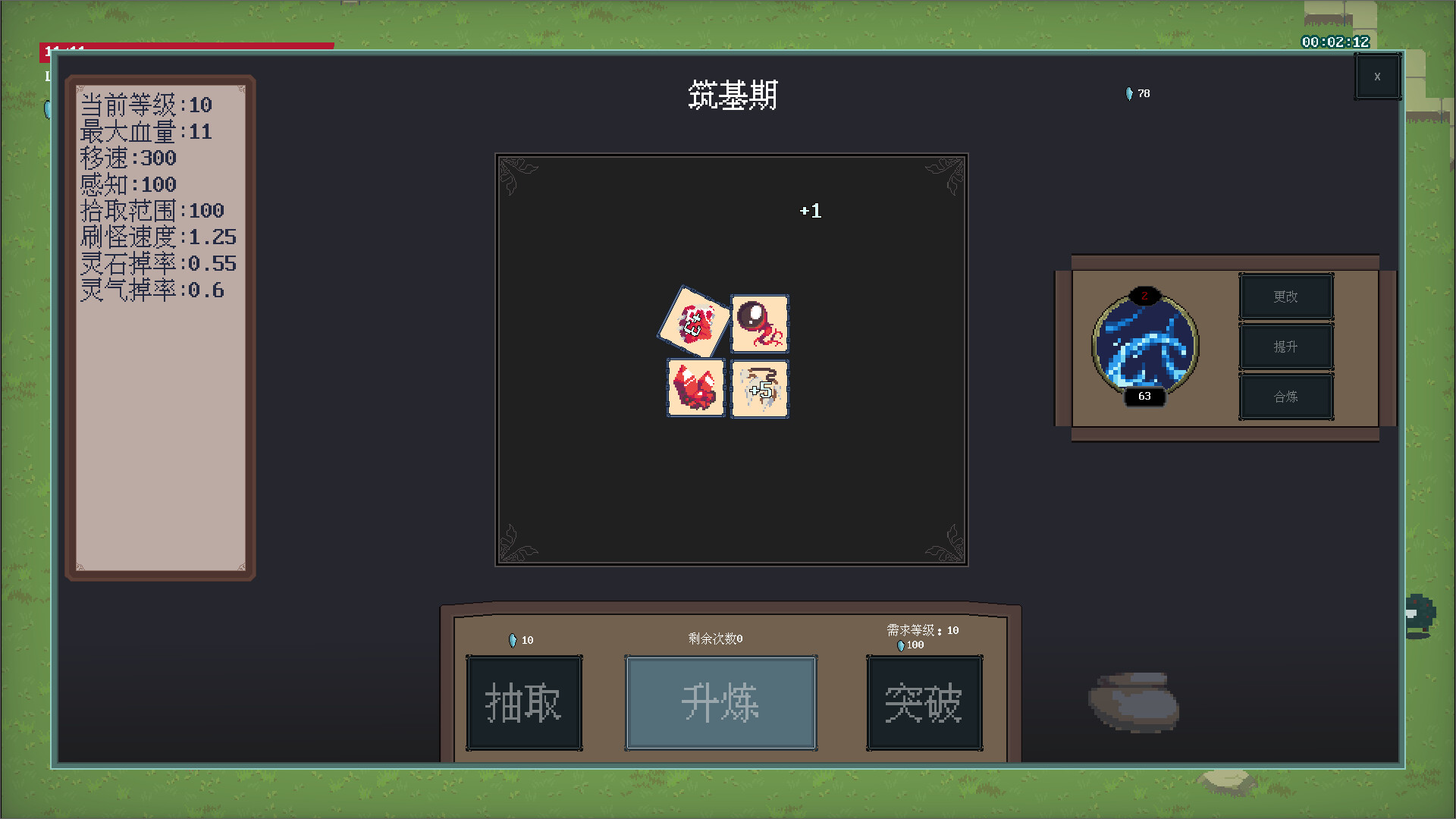The image size is (1456, 819).
Task: Select the +5 tendon item card
Action: click(x=760, y=389)
